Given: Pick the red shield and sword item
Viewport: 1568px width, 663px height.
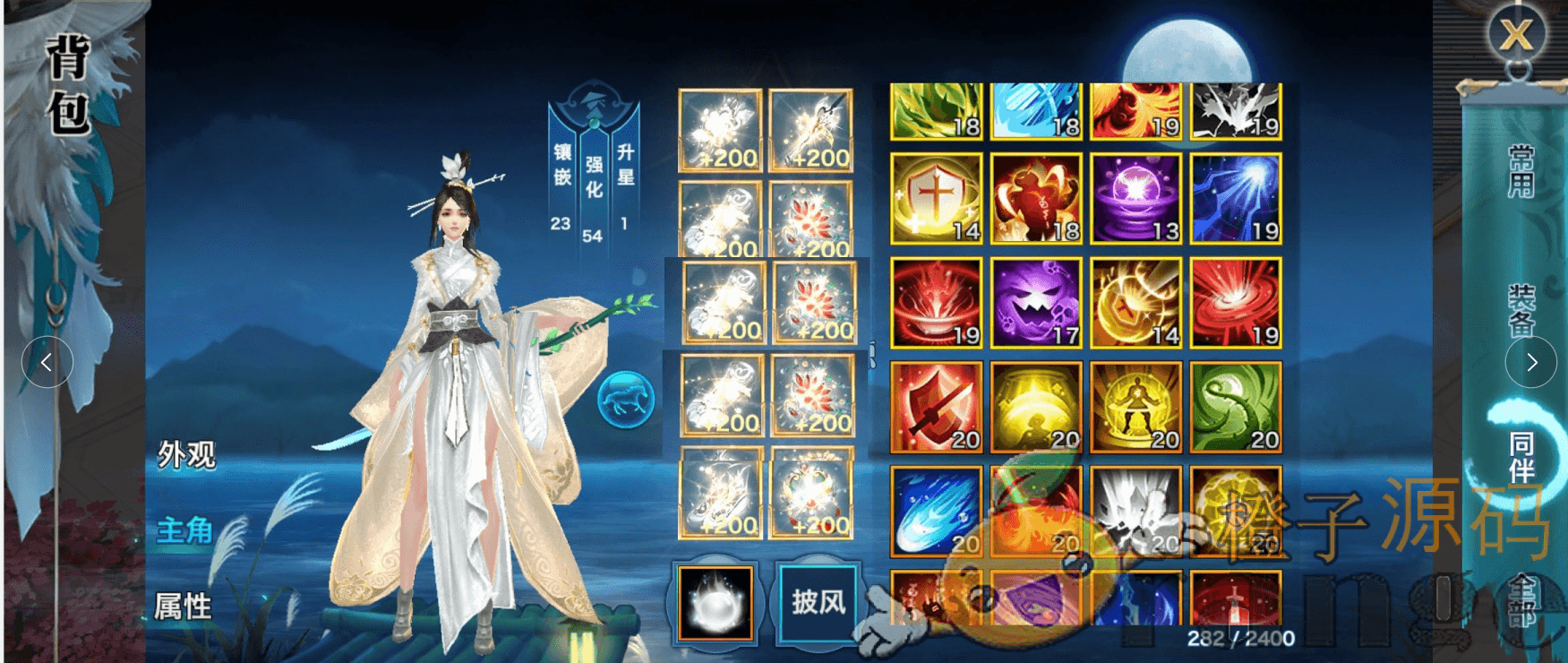Looking at the screenshot, I should pyautogui.click(x=936, y=407).
